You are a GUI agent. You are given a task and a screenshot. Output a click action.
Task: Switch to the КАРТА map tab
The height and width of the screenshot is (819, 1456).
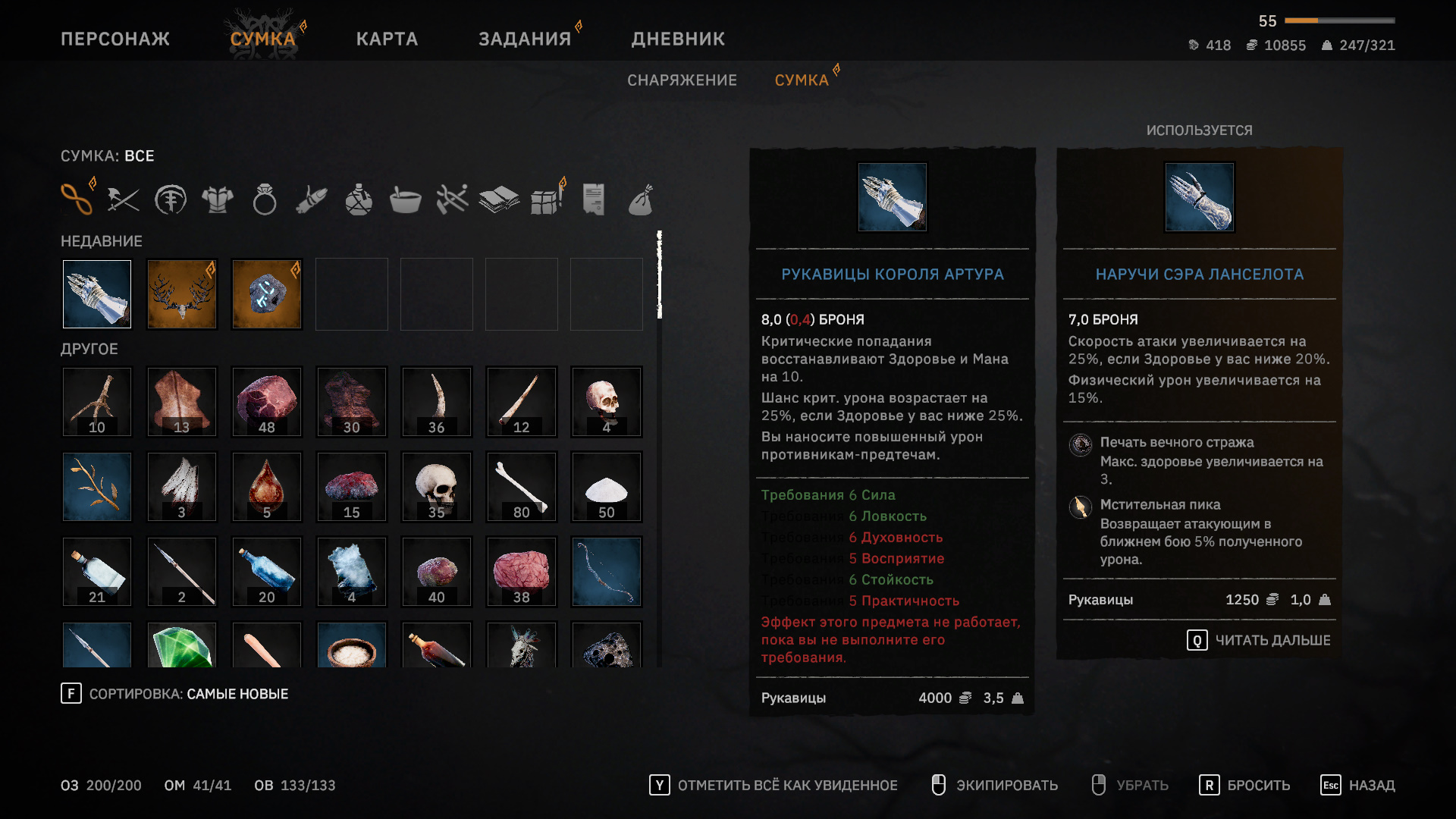click(387, 39)
